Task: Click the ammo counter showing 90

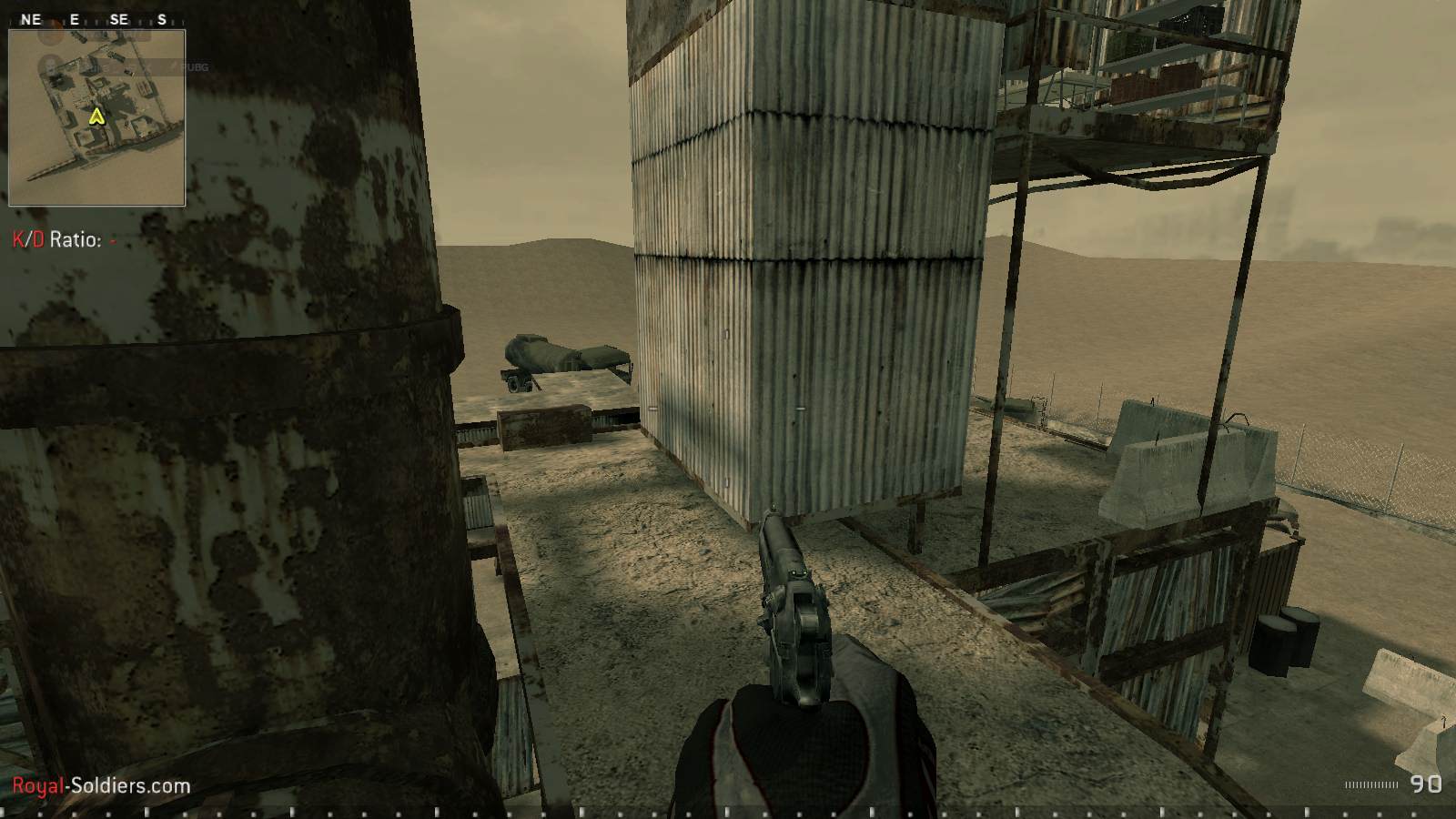Action: click(1425, 783)
